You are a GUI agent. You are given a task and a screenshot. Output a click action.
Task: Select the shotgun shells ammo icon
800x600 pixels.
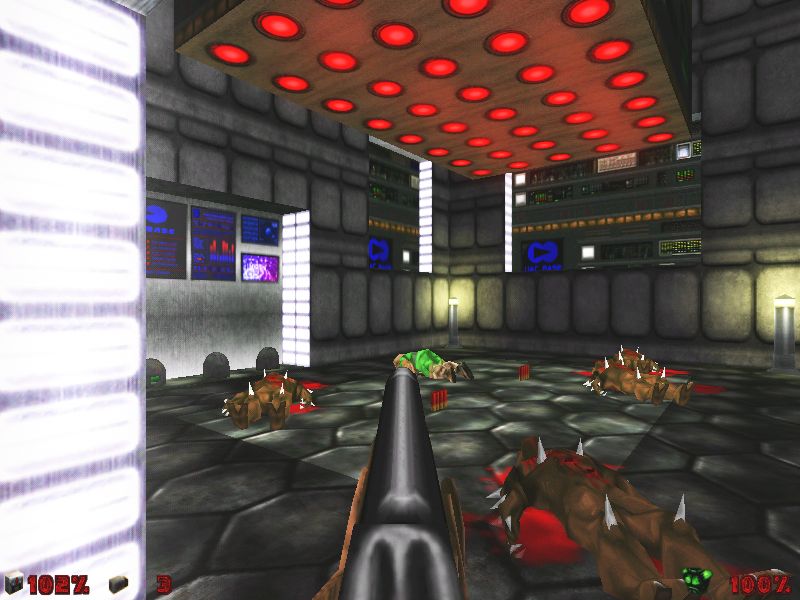point(119,583)
